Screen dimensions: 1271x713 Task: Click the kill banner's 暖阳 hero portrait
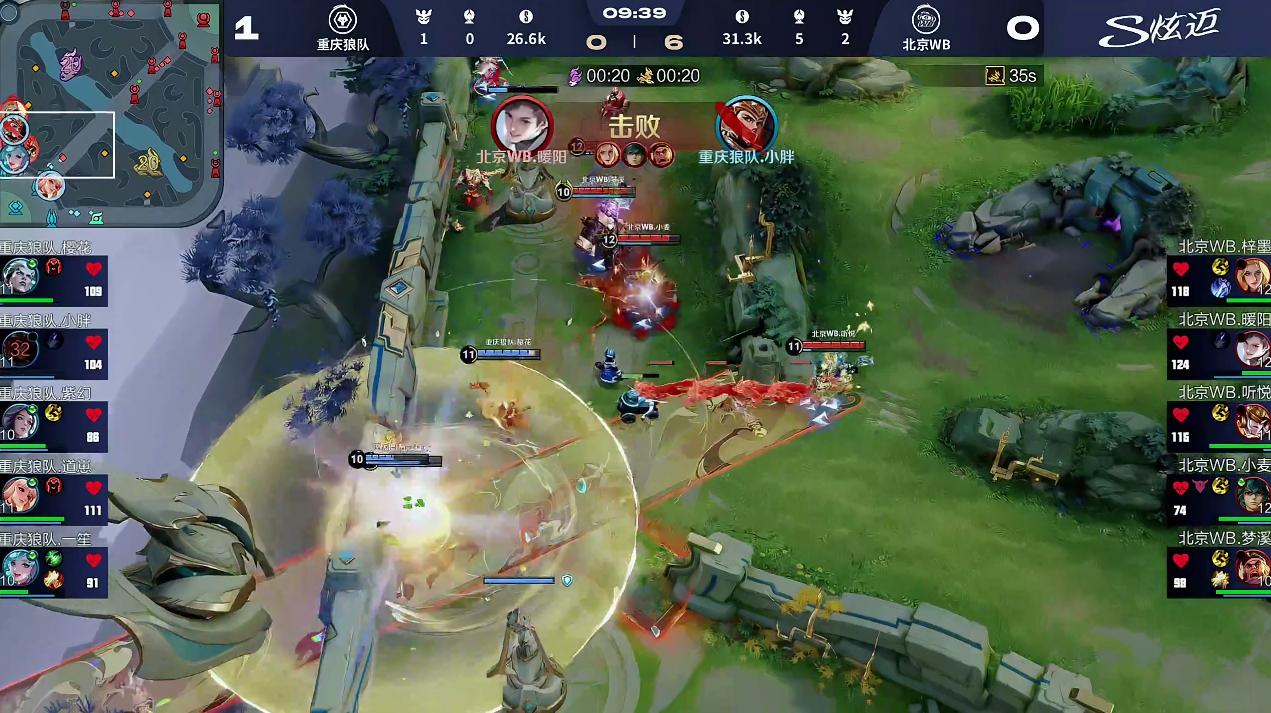tap(522, 124)
